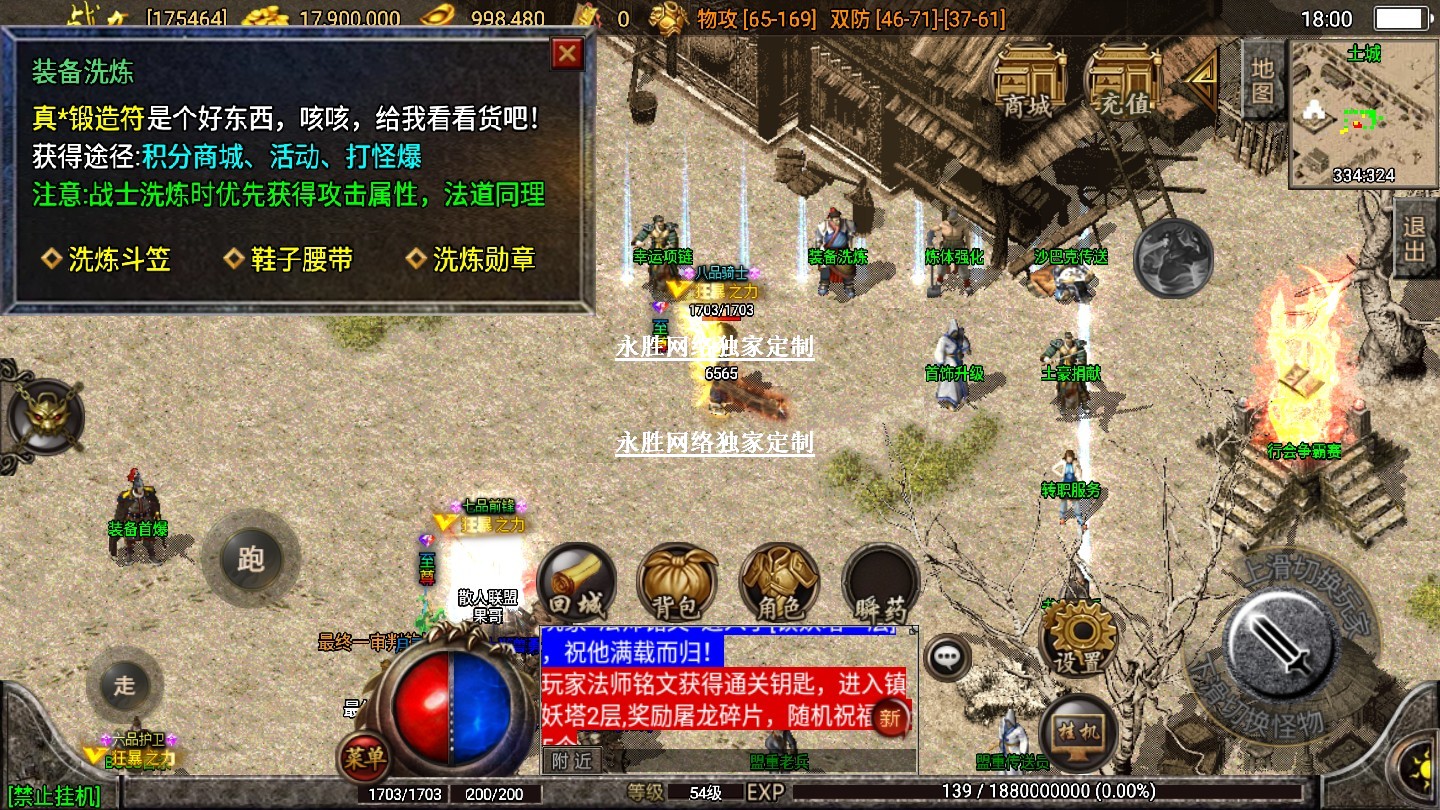
Task: Open the 背包 bag
Action: tap(676, 584)
